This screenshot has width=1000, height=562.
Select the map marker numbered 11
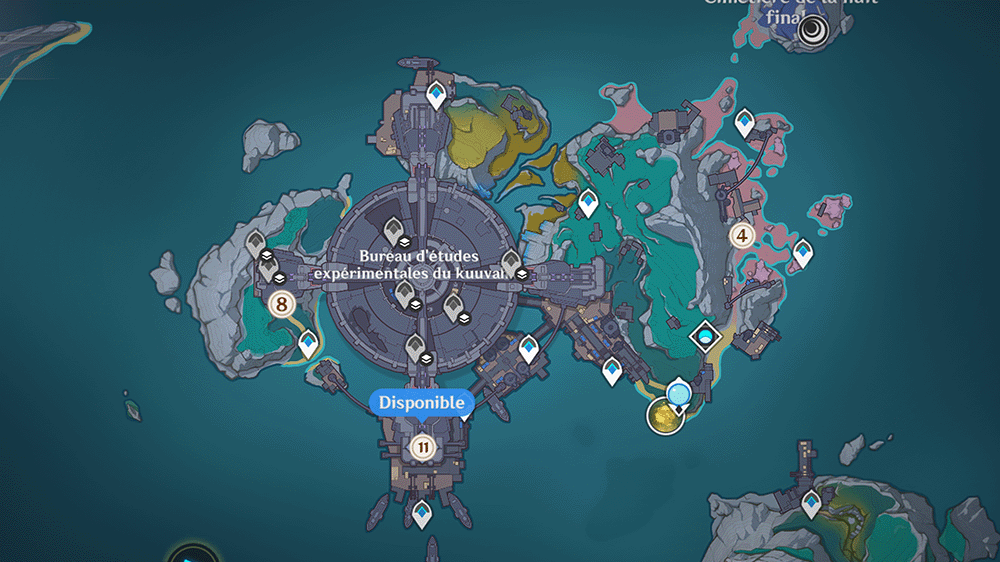point(422,447)
